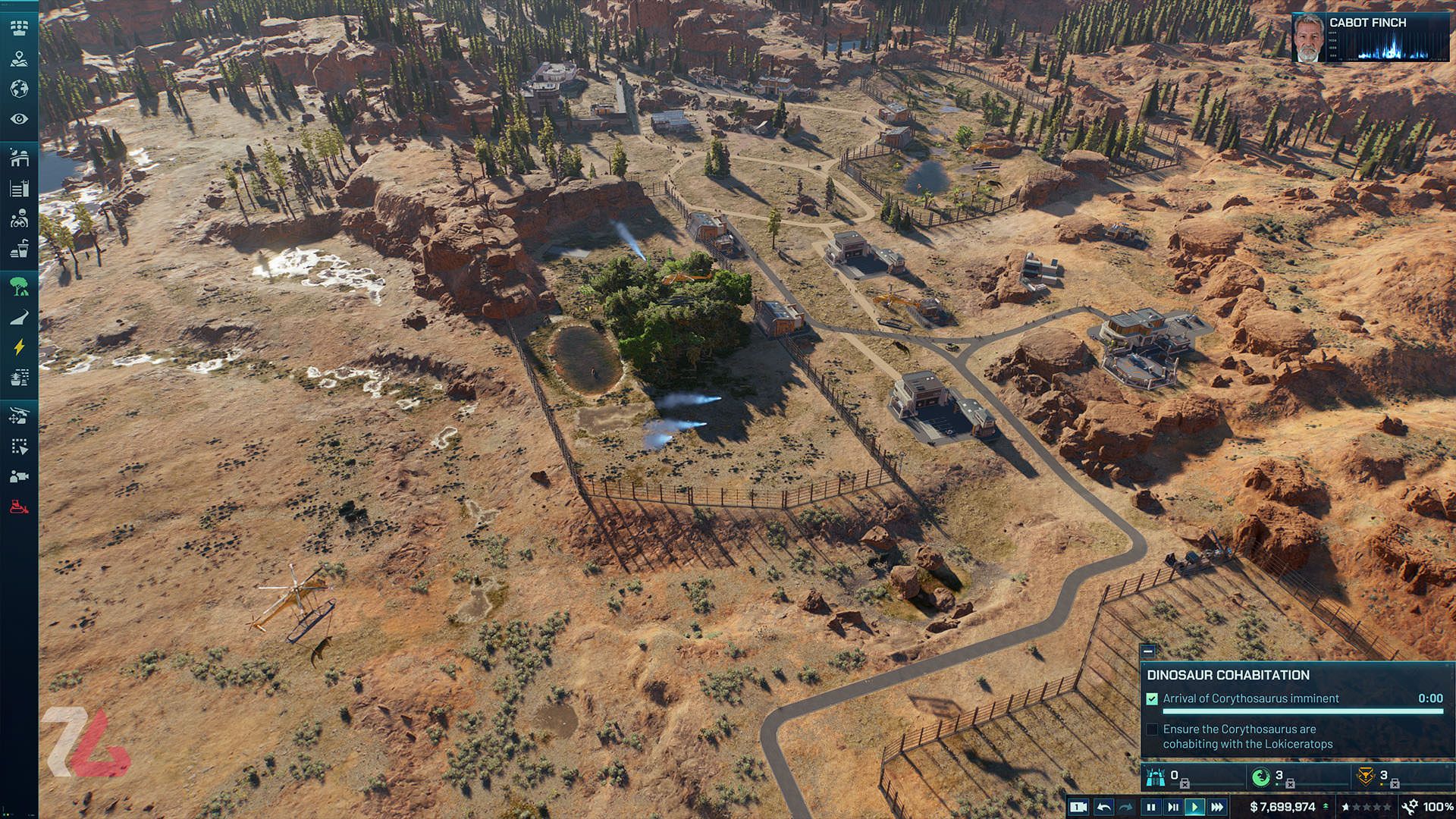Image resolution: width=1456 pixels, height=819 pixels.
Task: Minimize the Dinosaur Cohabitation objective panel
Action: 1148,651
